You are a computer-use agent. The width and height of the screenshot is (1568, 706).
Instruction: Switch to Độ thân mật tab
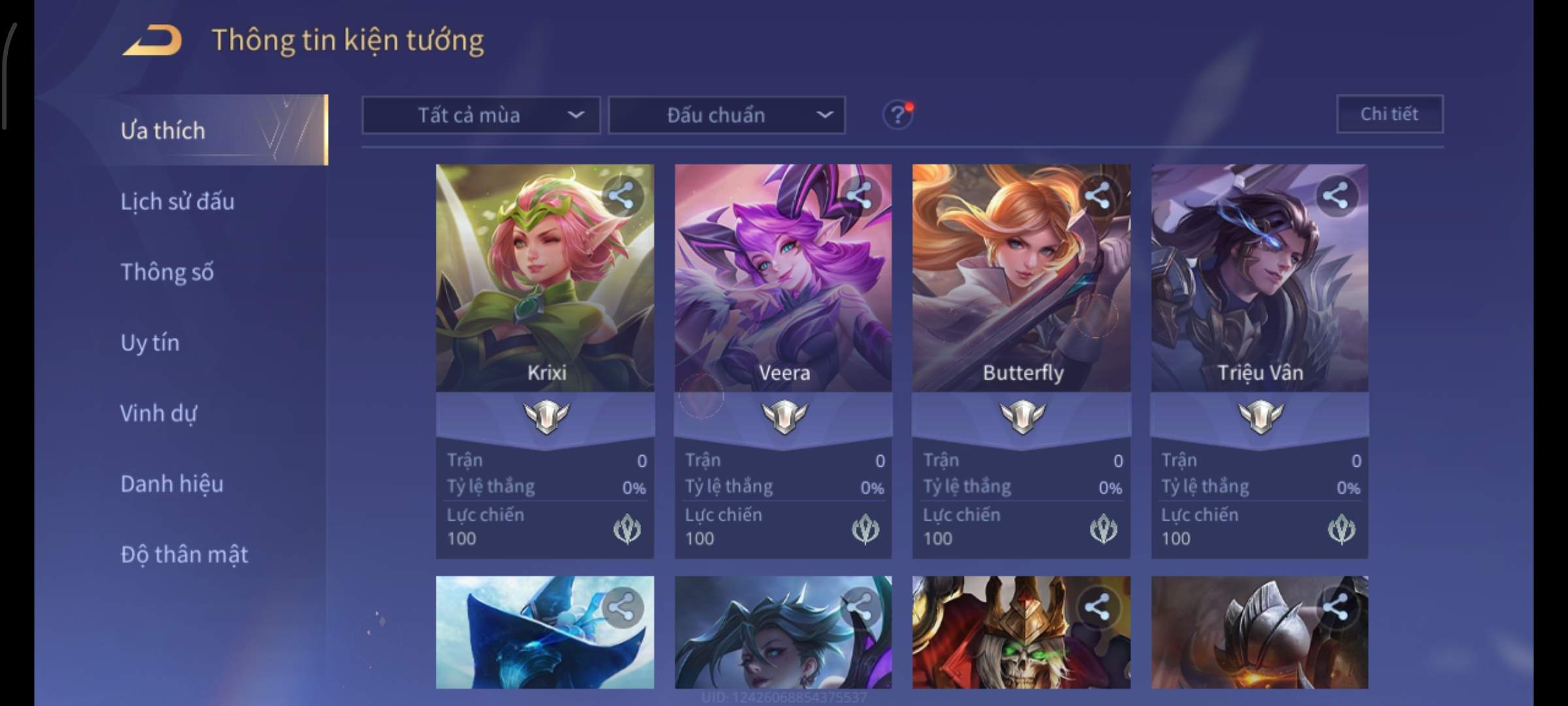click(184, 554)
